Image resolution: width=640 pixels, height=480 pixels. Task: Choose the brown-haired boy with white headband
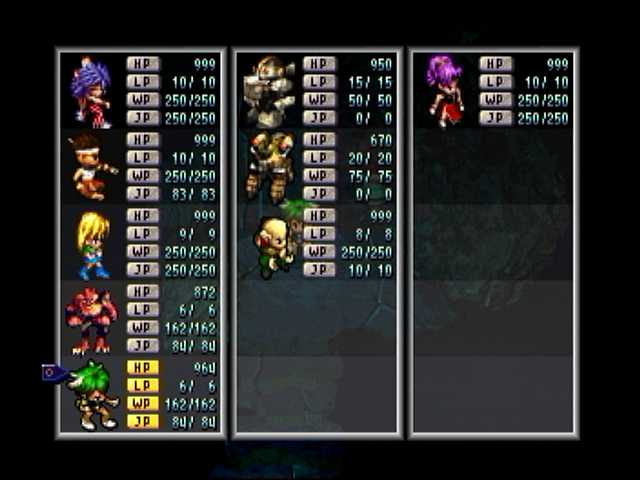91,166
